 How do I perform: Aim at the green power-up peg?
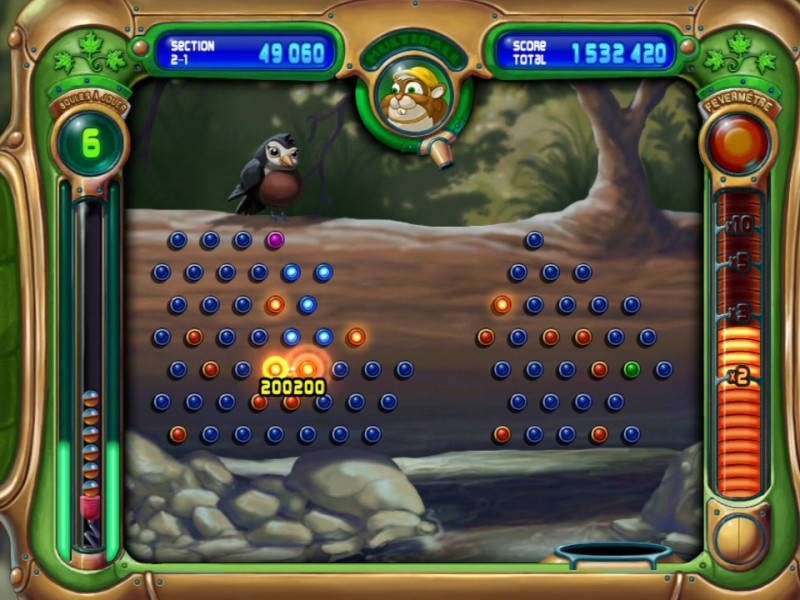click(631, 369)
